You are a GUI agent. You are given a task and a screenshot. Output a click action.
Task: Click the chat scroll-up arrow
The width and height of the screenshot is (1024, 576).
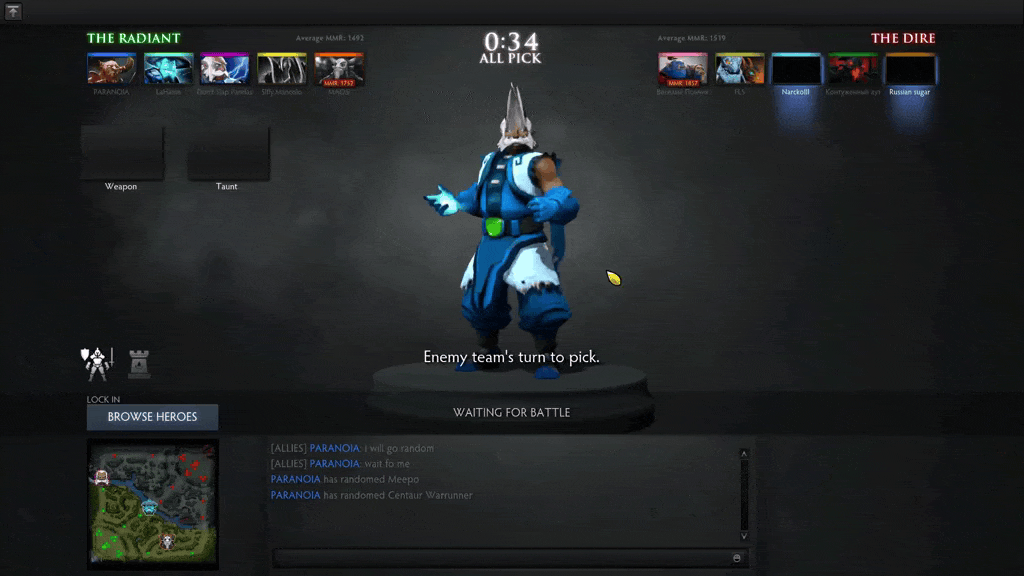(x=743, y=454)
